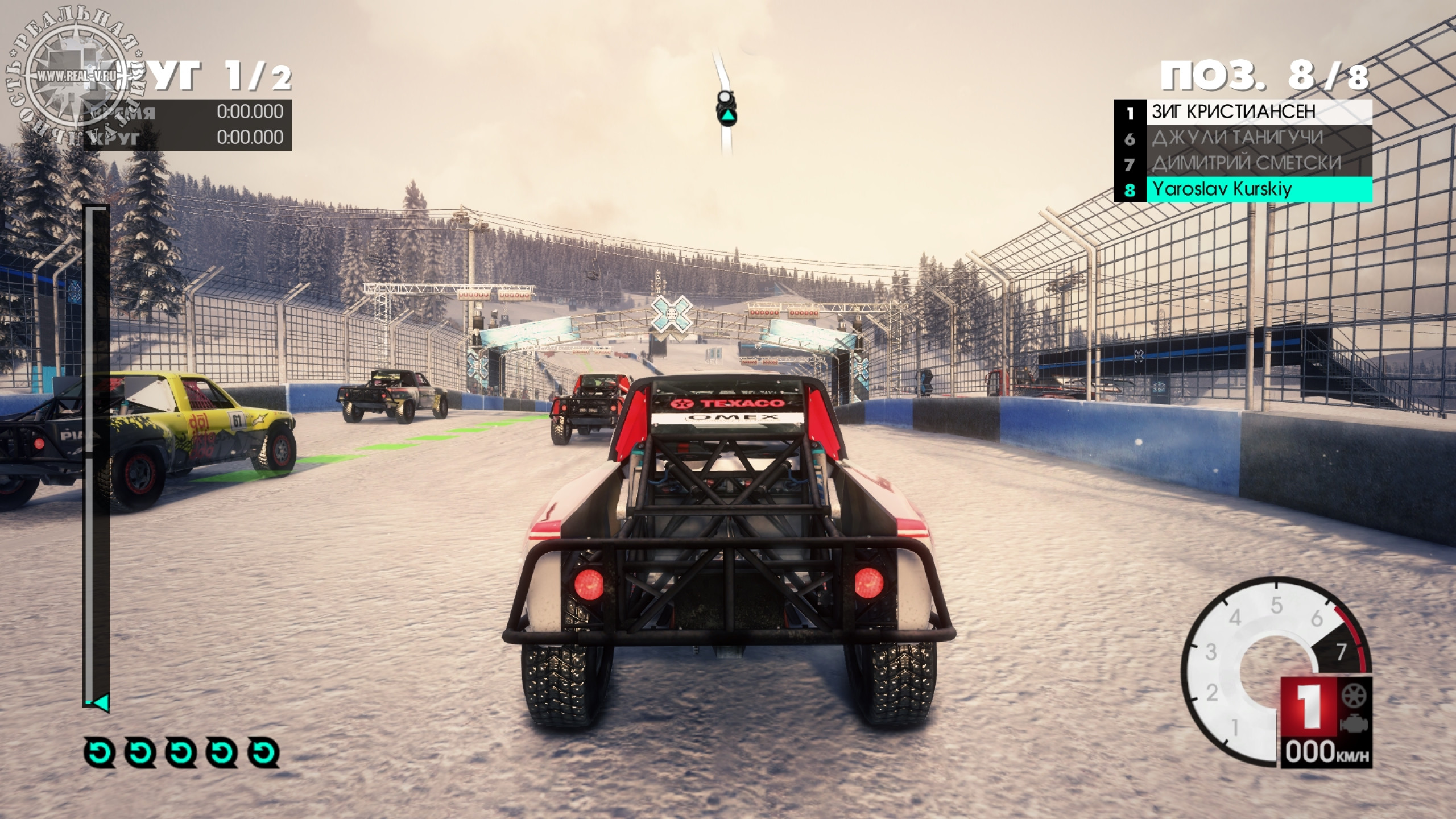Select Димитрий Сметски in the position list

[1242, 163]
